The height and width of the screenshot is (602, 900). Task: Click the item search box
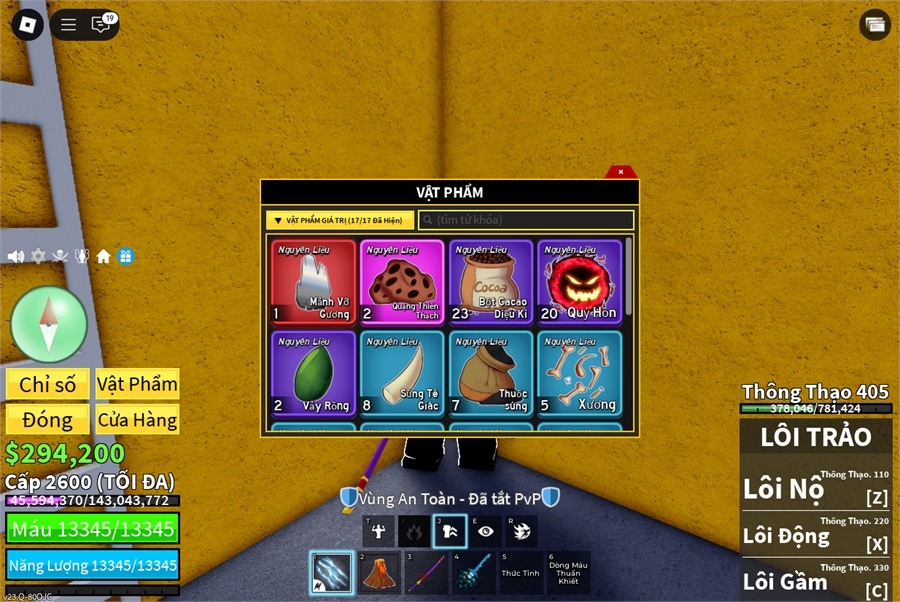click(526, 220)
